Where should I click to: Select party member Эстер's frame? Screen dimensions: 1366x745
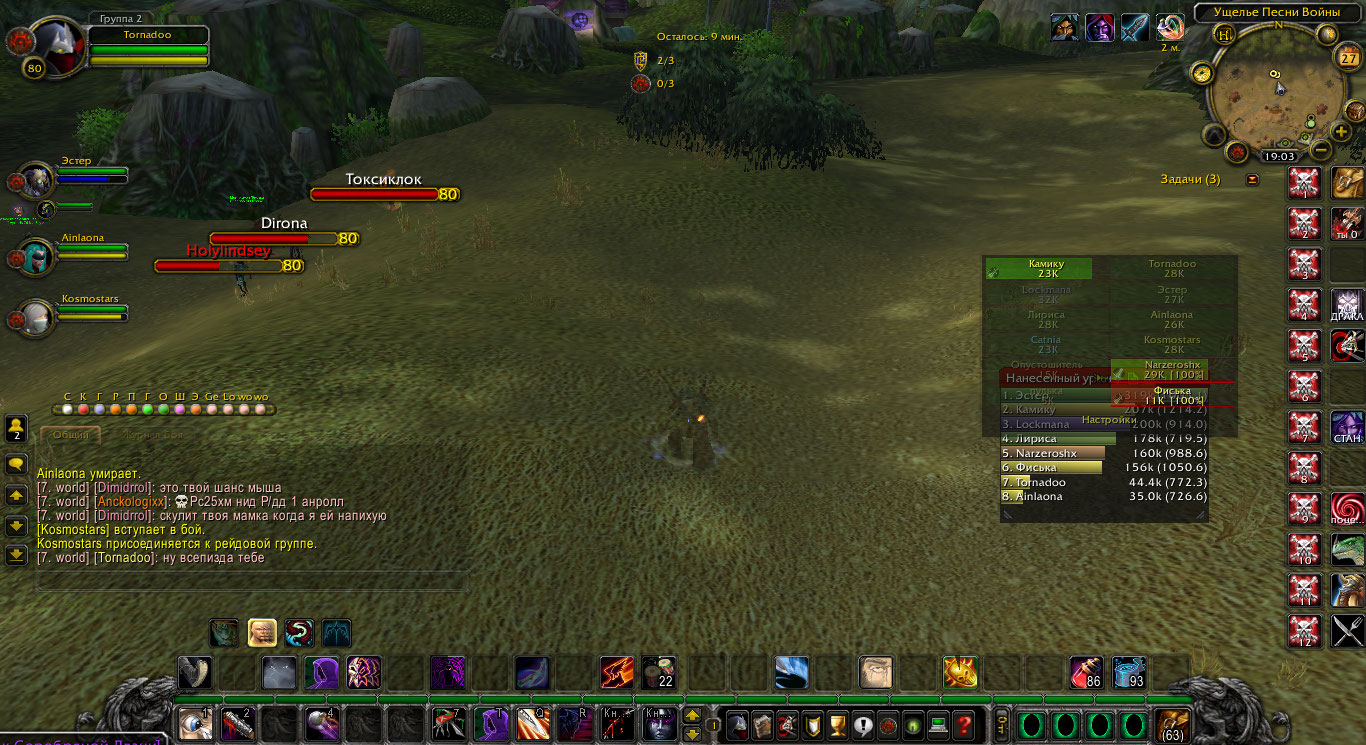37,180
